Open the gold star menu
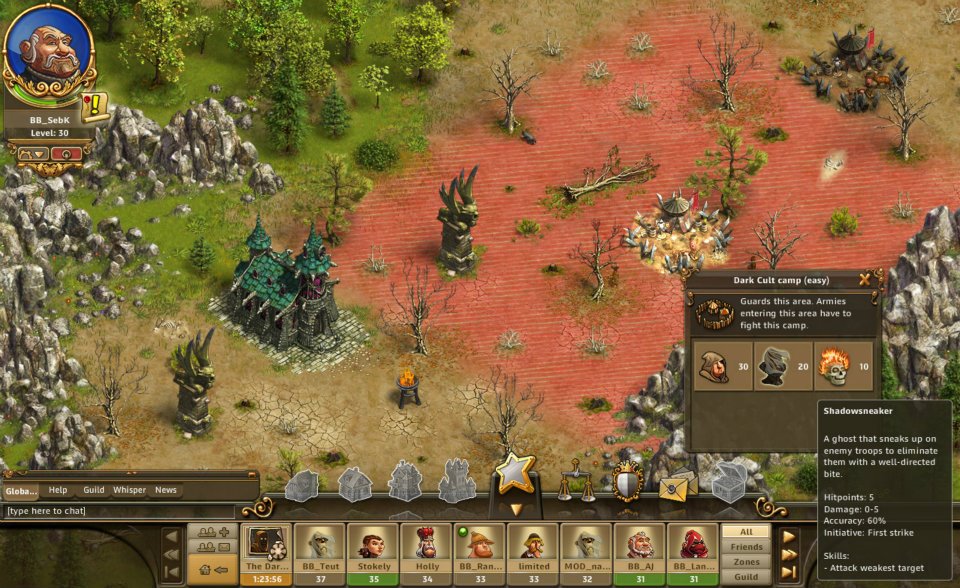The height and width of the screenshot is (588, 960). pos(516,473)
